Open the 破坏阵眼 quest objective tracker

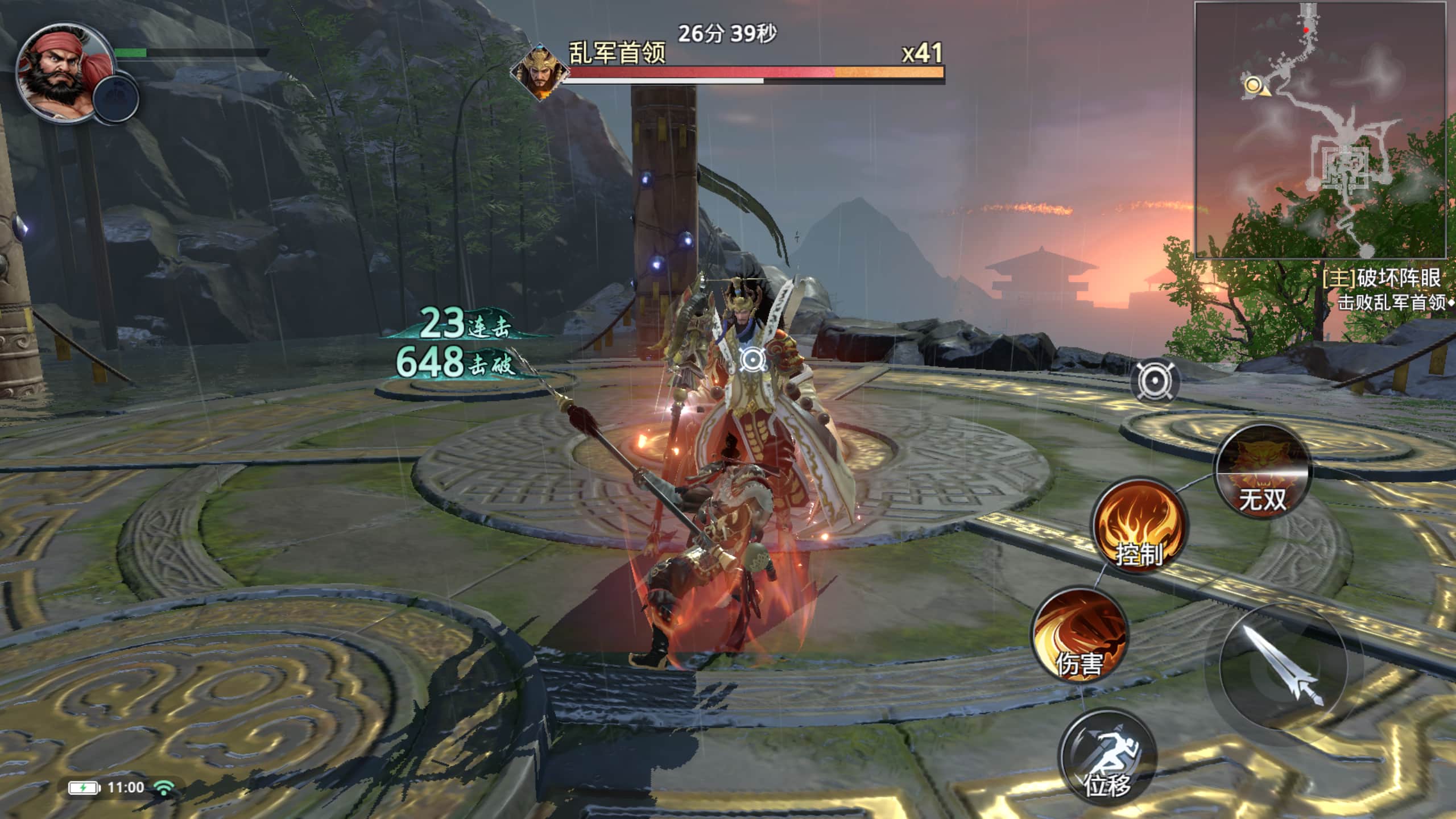[x=1381, y=279]
